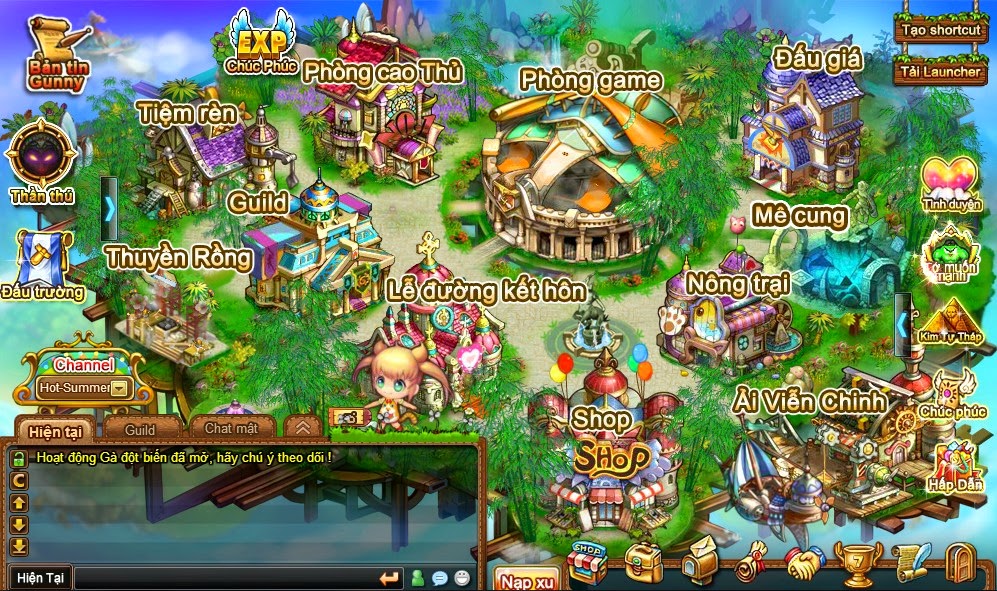Switch to the Chat mật tab
The image size is (997, 591).
pyautogui.click(x=231, y=428)
